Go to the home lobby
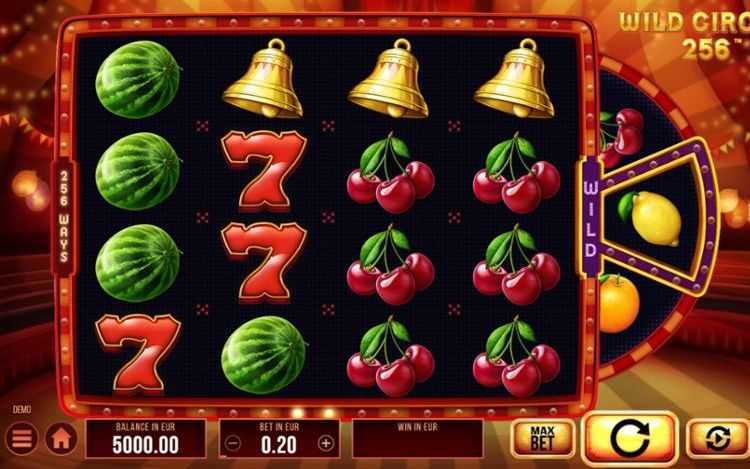This screenshot has height=469, width=750. tap(60, 438)
